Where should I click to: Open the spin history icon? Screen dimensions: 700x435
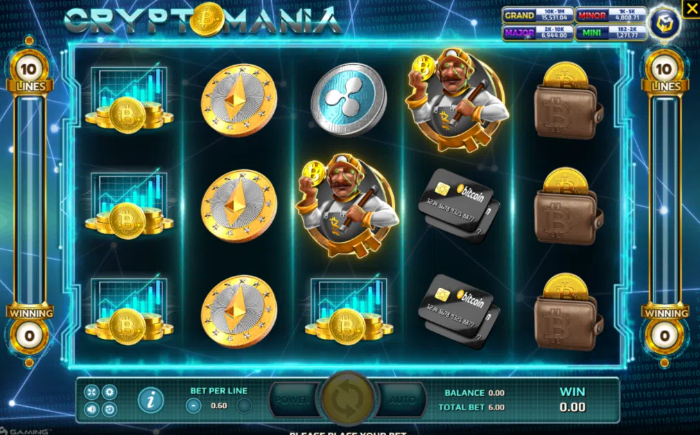(110, 409)
